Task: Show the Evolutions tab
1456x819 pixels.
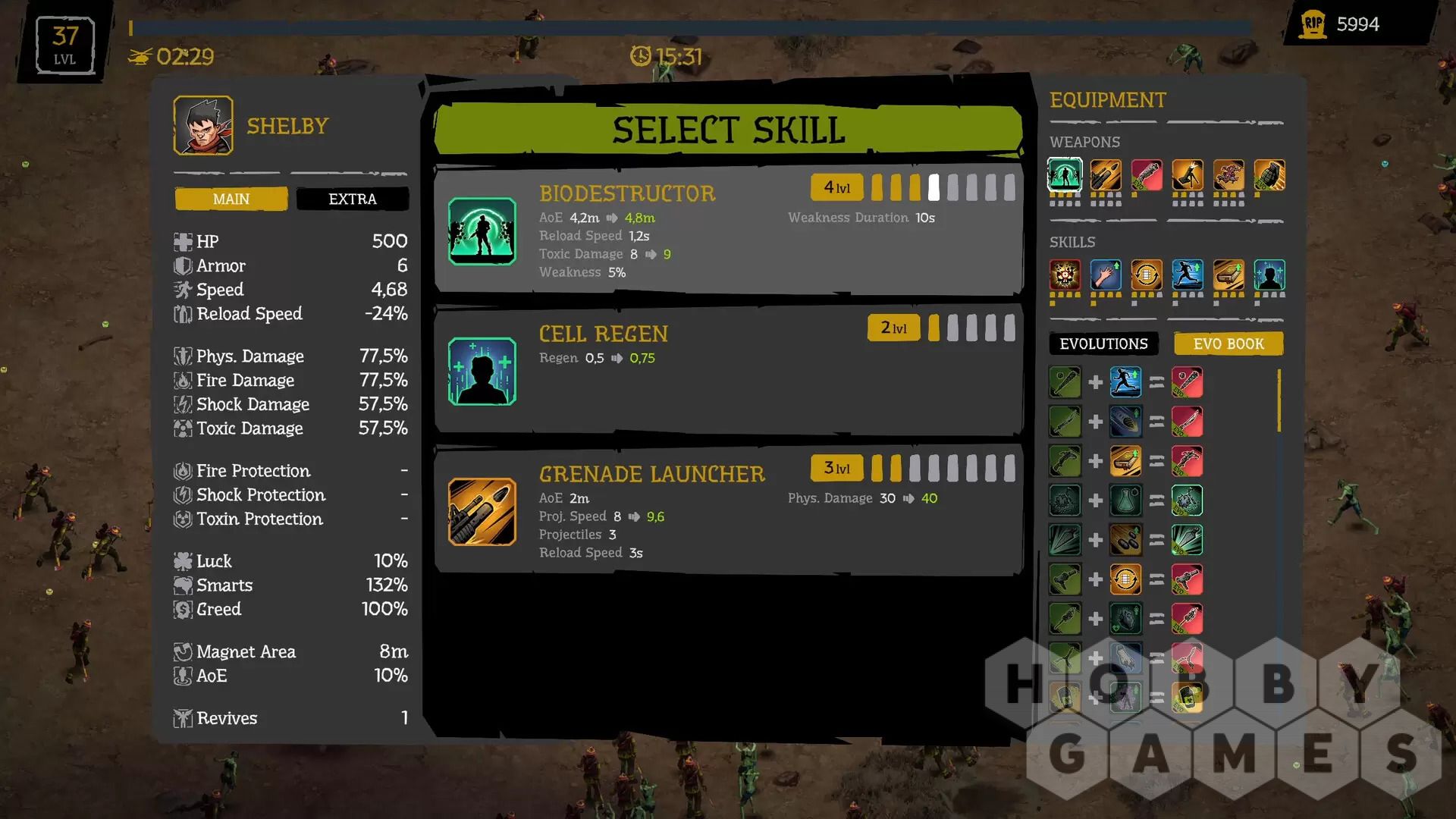Action: (x=1103, y=344)
